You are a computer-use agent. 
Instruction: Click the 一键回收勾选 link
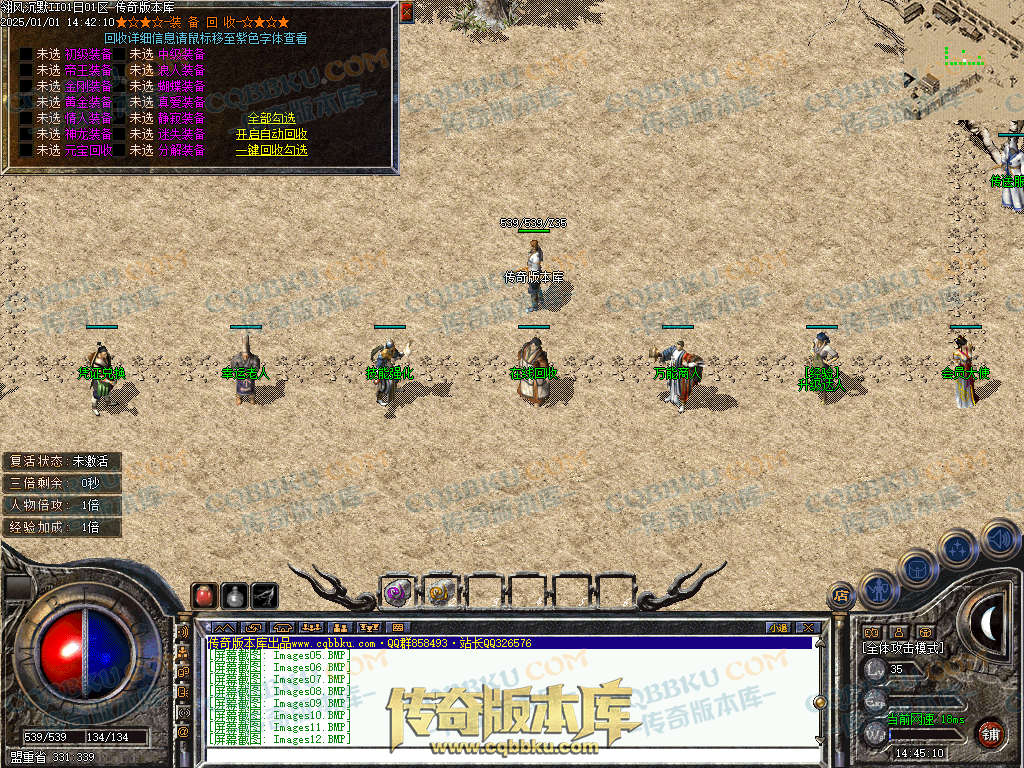click(x=271, y=150)
